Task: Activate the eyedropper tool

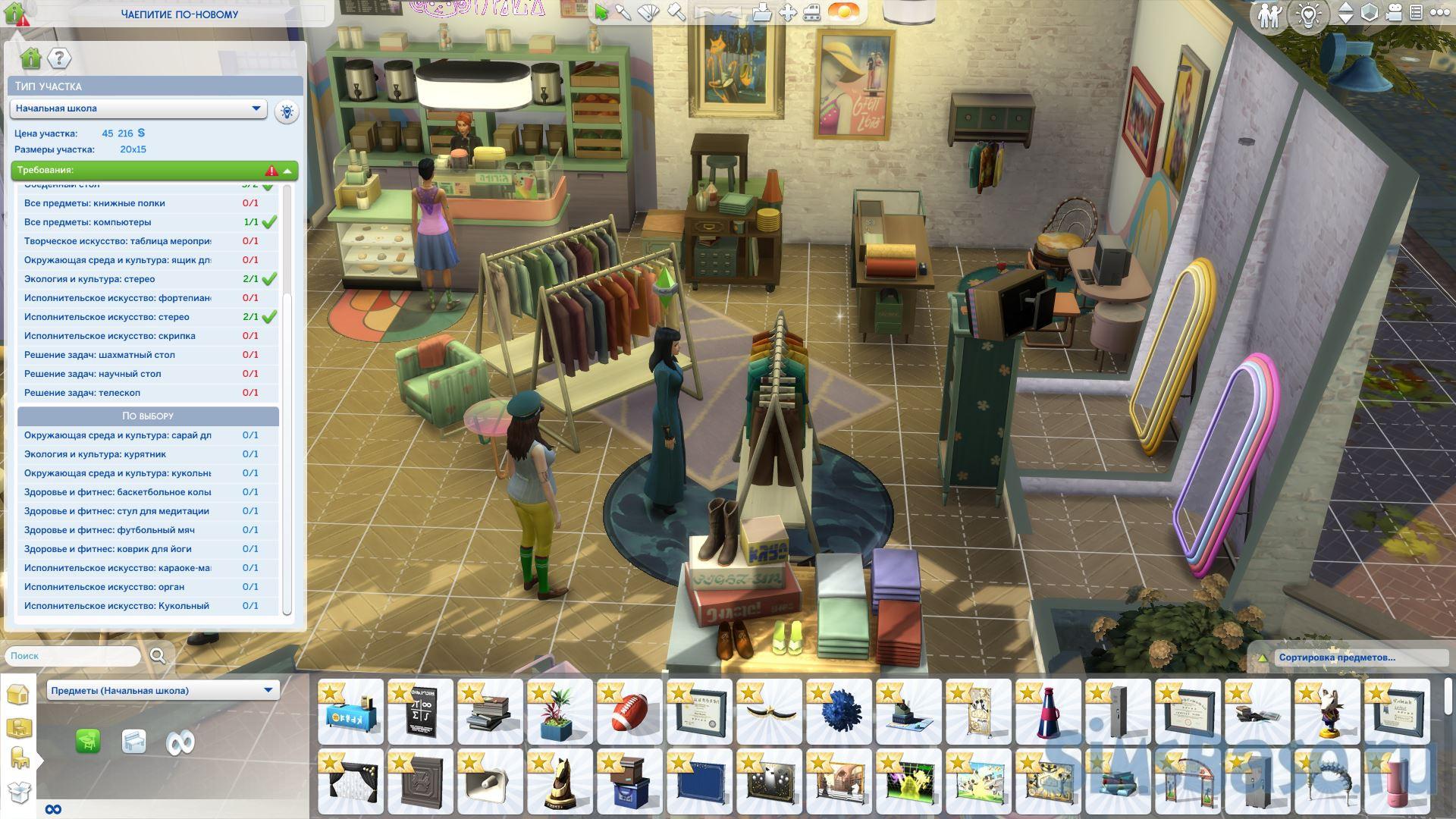Action: click(623, 12)
